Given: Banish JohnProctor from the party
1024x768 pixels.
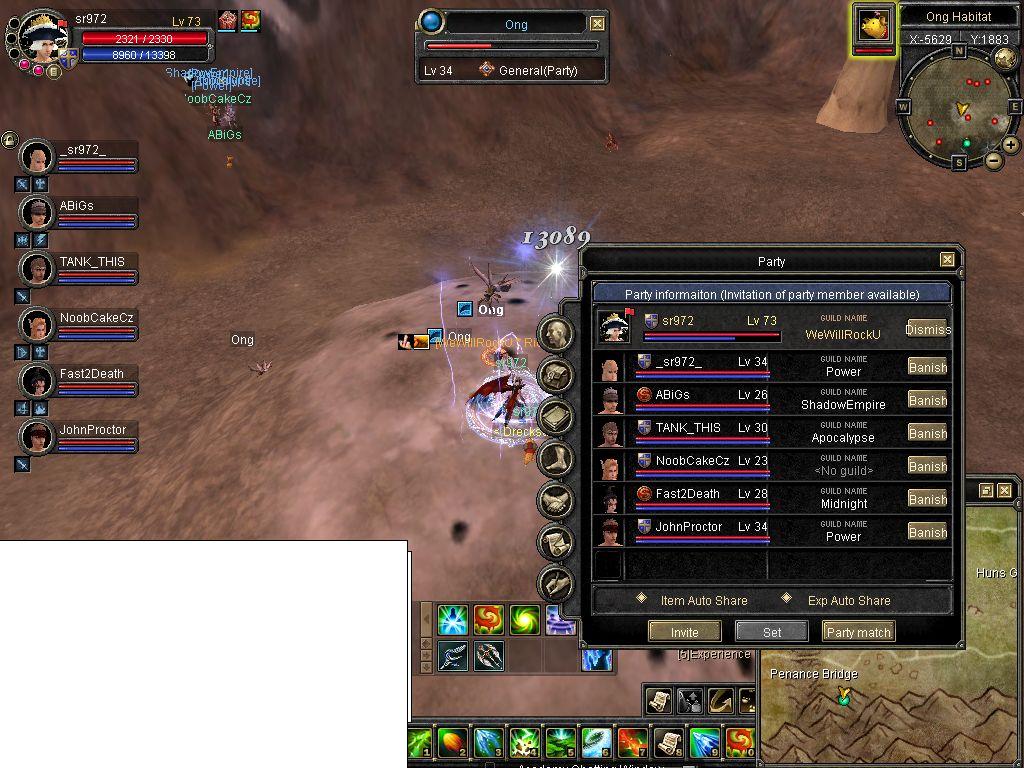Looking at the screenshot, I should click(x=927, y=532).
